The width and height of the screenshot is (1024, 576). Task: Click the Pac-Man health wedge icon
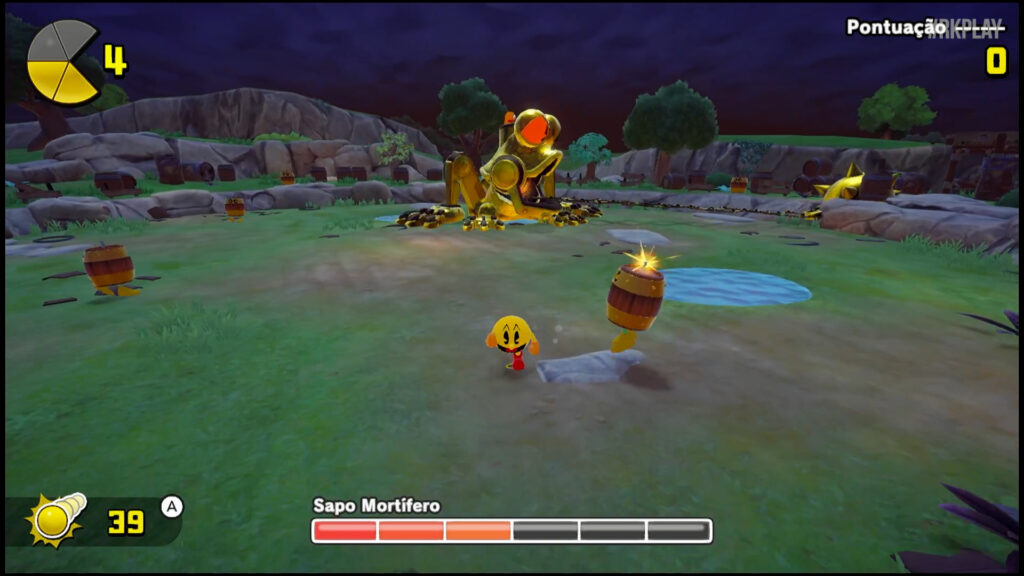[62, 62]
